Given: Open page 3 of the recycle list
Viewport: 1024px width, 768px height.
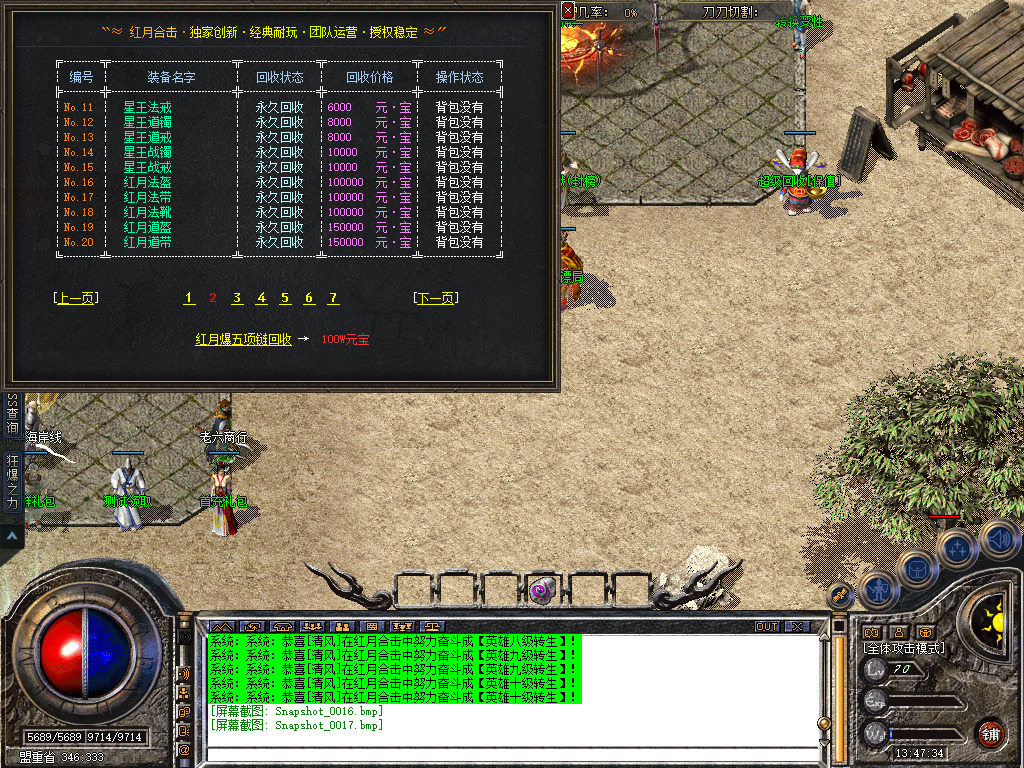Looking at the screenshot, I should 237,298.
